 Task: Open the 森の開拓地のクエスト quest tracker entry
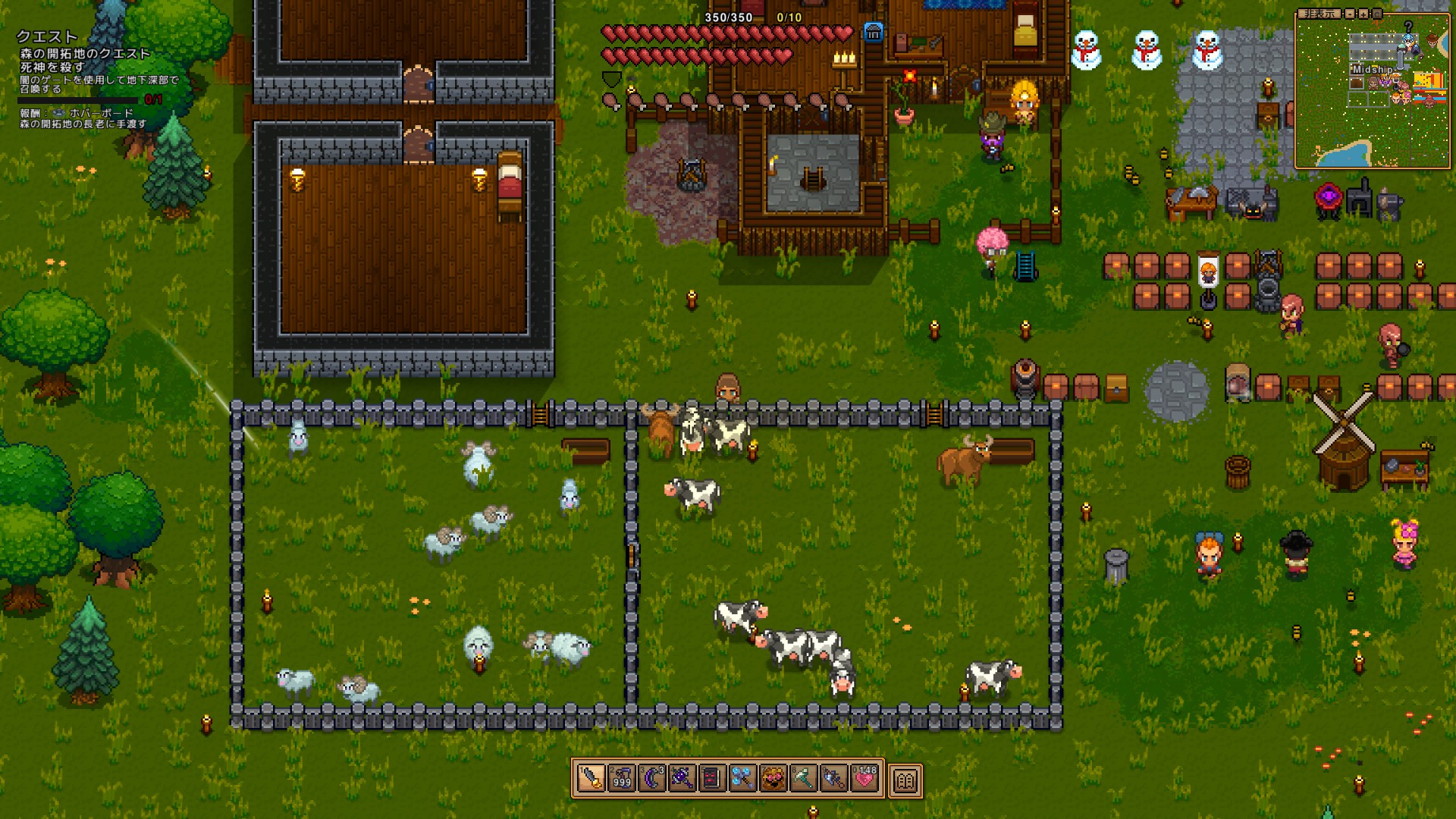click(85, 53)
